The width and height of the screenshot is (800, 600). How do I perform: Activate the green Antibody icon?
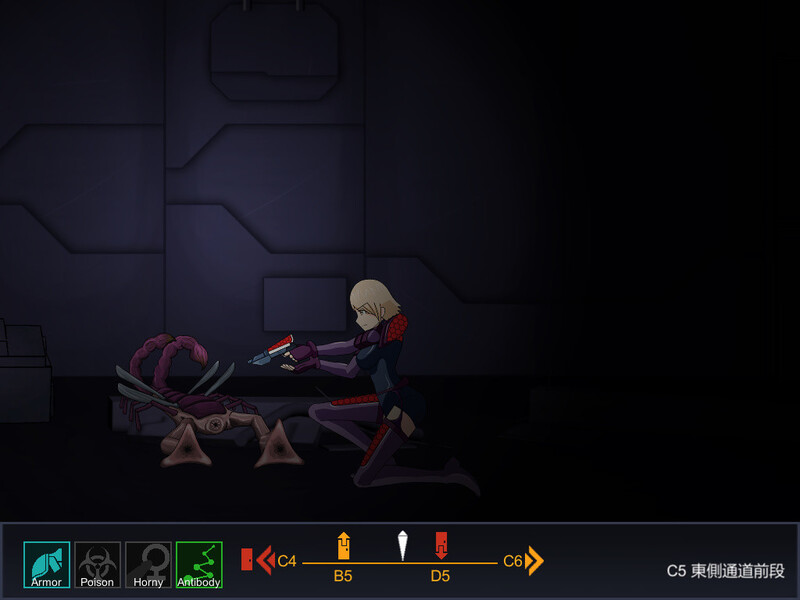pyautogui.click(x=199, y=564)
